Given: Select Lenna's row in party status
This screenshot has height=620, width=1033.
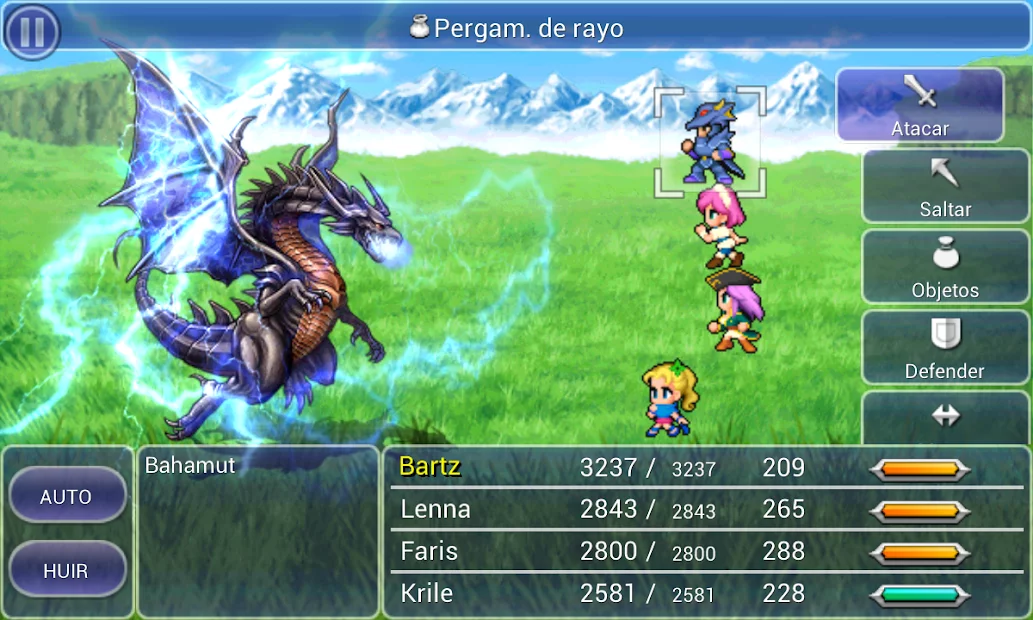Looking at the screenshot, I should point(435,509).
